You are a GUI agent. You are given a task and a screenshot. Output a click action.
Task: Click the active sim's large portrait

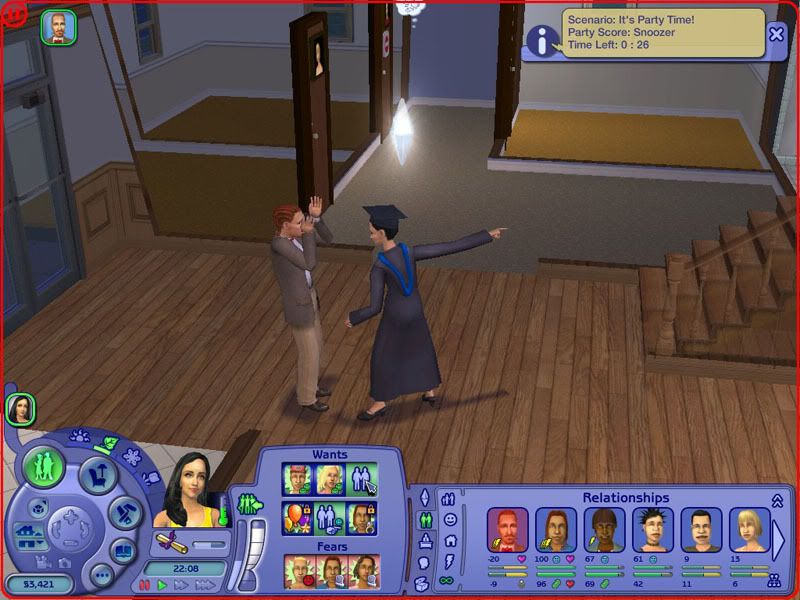pos(187,490)
